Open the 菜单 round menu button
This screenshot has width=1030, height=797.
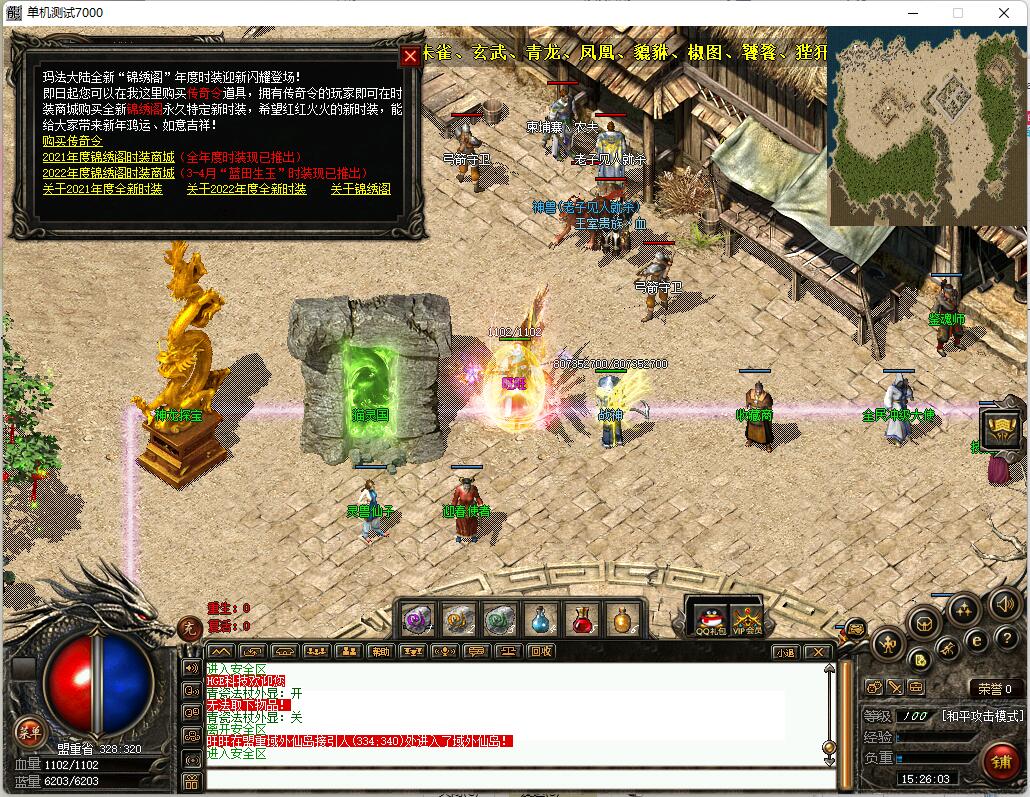[x=29, y=730]
